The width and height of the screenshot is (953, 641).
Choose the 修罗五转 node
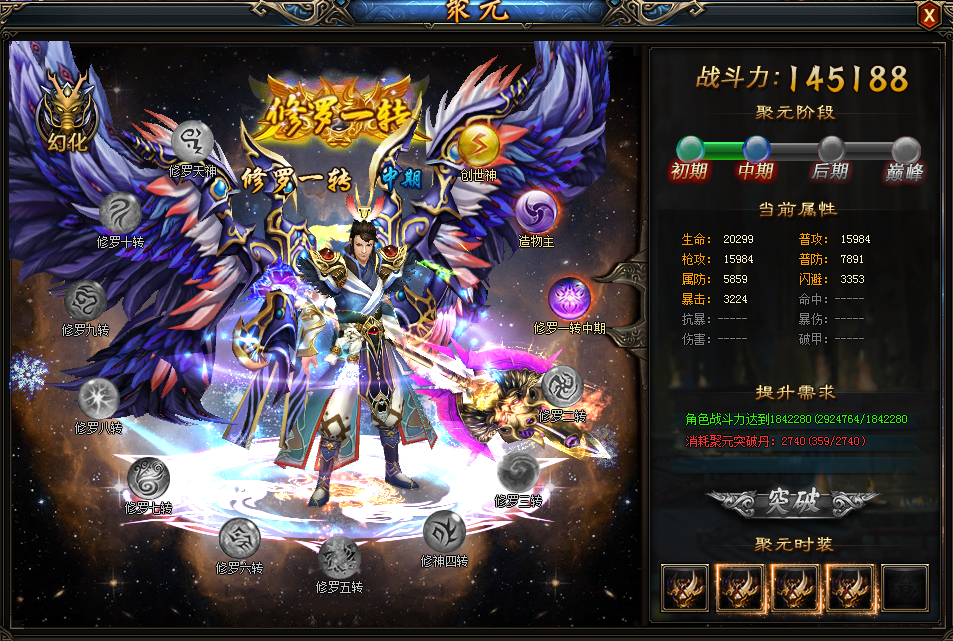(x=339, y=557)
